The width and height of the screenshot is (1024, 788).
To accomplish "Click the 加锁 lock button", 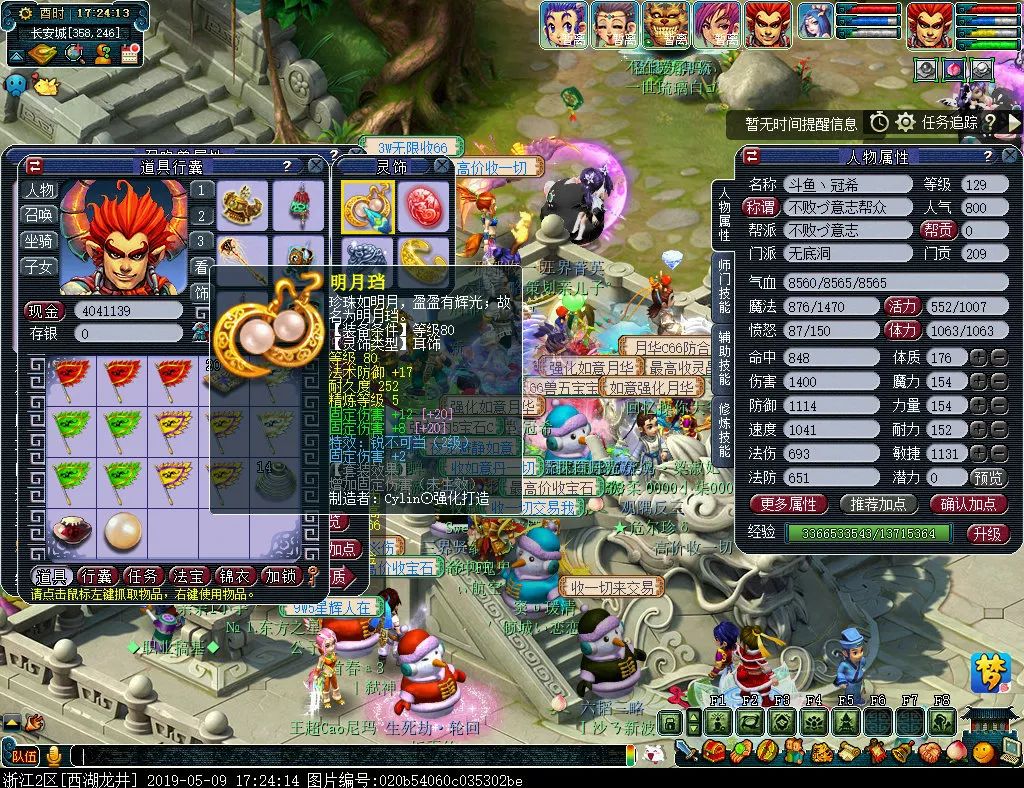I will click(x=281, y=576).
